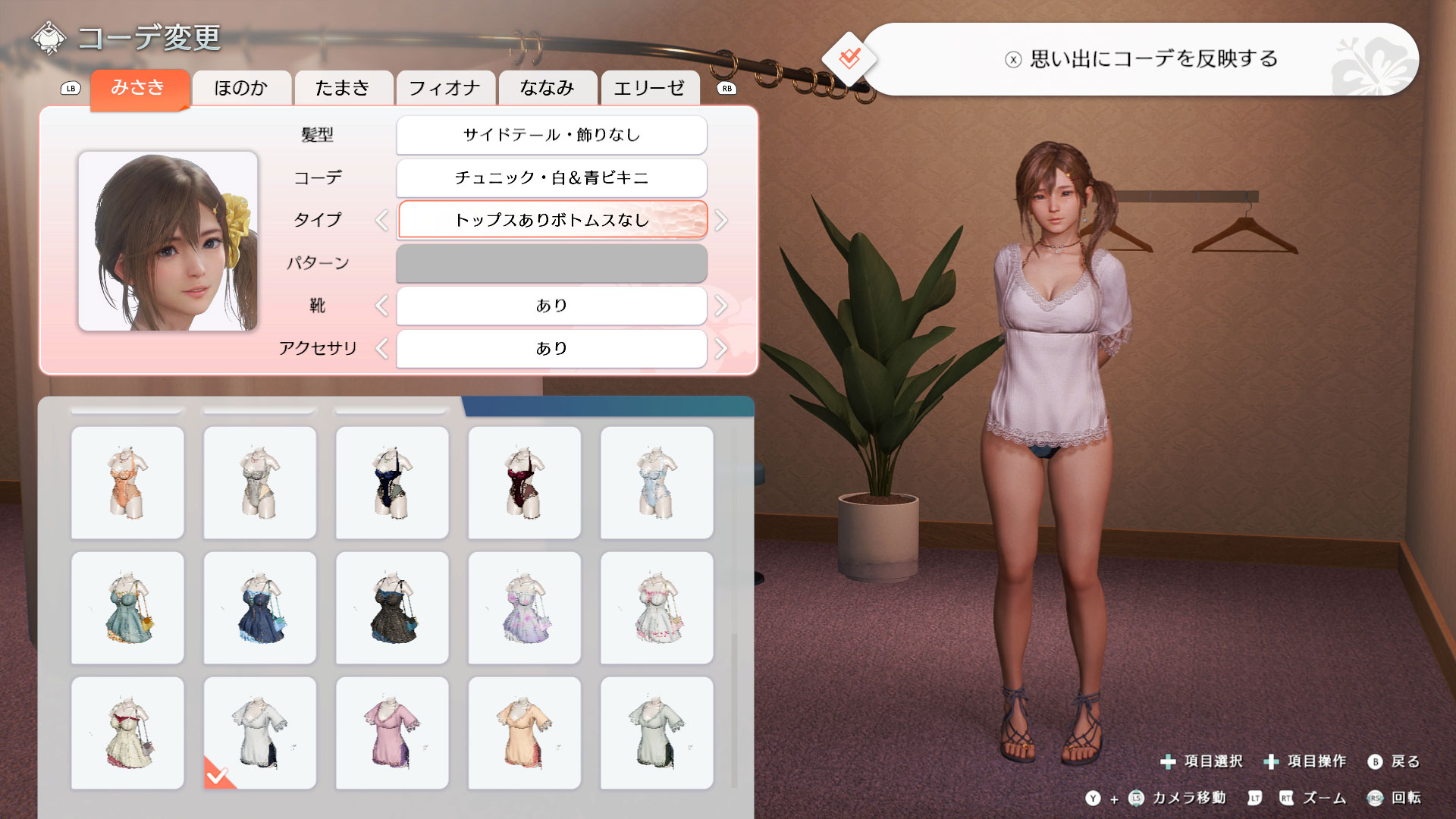The image size is (1456, 819).
Task: Open the フィオナ tab
Action: (444, 88)
